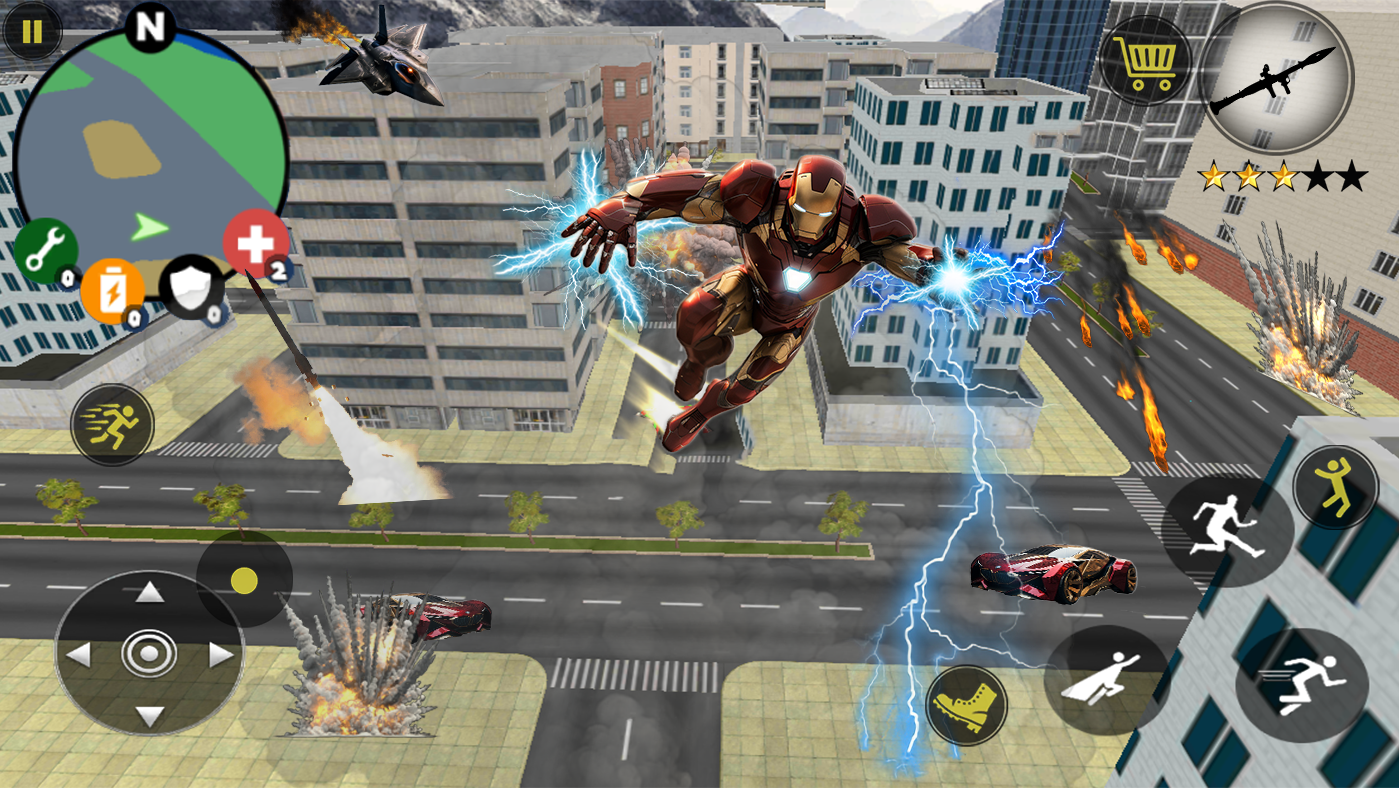Tap the yellow aim dot button

244,580
